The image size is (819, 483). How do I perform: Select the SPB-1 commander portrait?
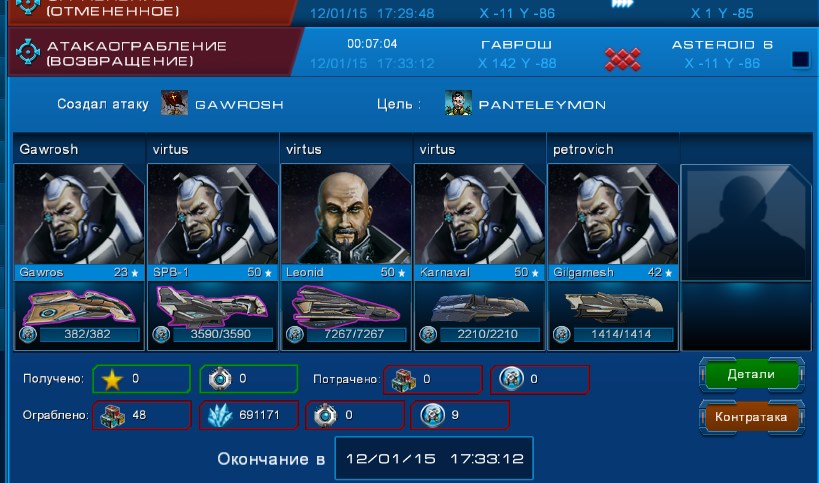213,214
